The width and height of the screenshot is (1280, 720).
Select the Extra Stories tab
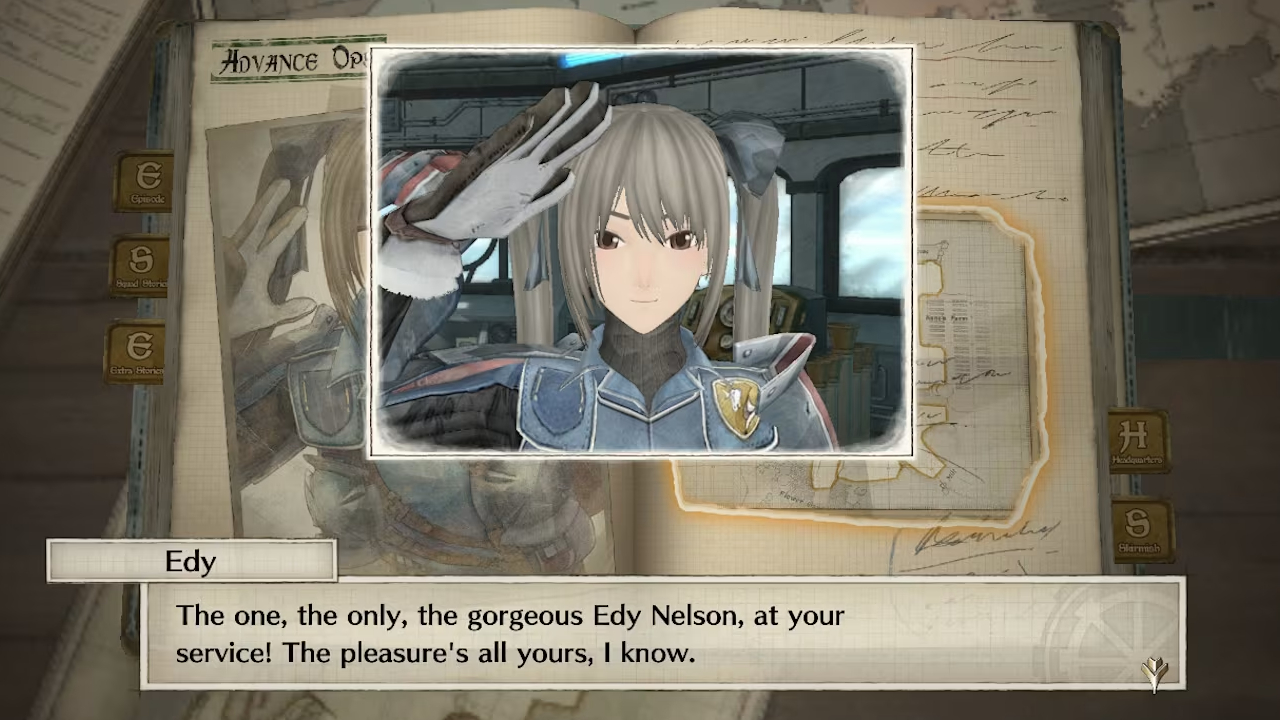tap(137, 352)
